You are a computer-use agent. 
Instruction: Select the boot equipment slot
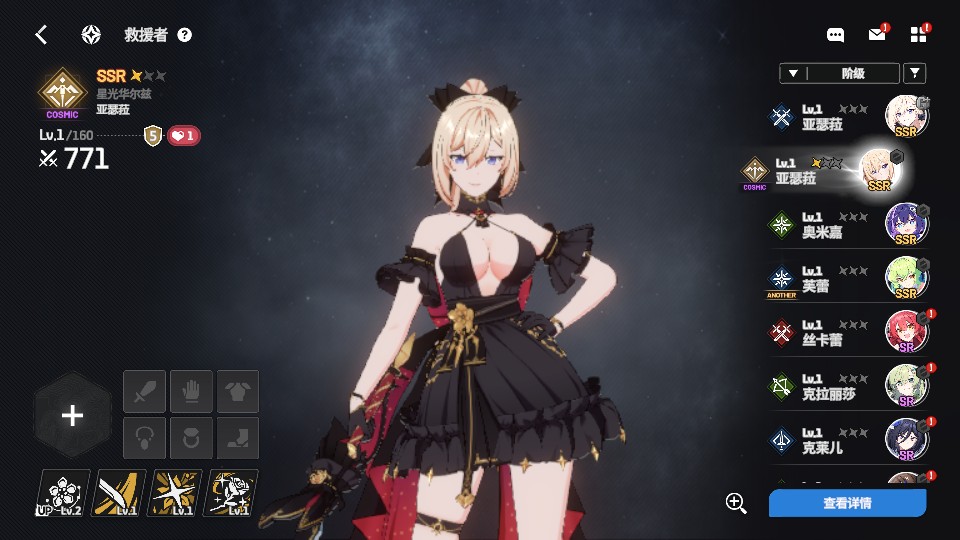click(x=238, y=438)
